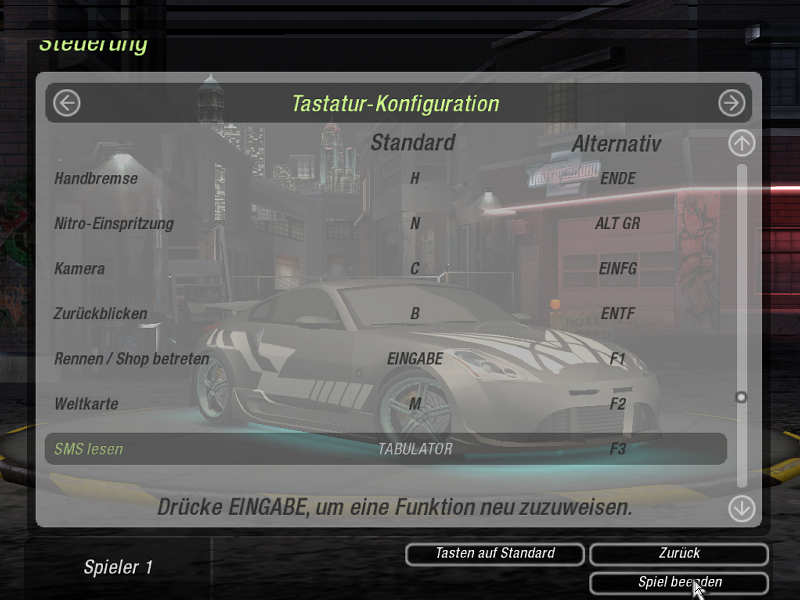This screenshot has height=600, width=800.
Task: Click the scroll-up arrow button
Action: (741, 143)
